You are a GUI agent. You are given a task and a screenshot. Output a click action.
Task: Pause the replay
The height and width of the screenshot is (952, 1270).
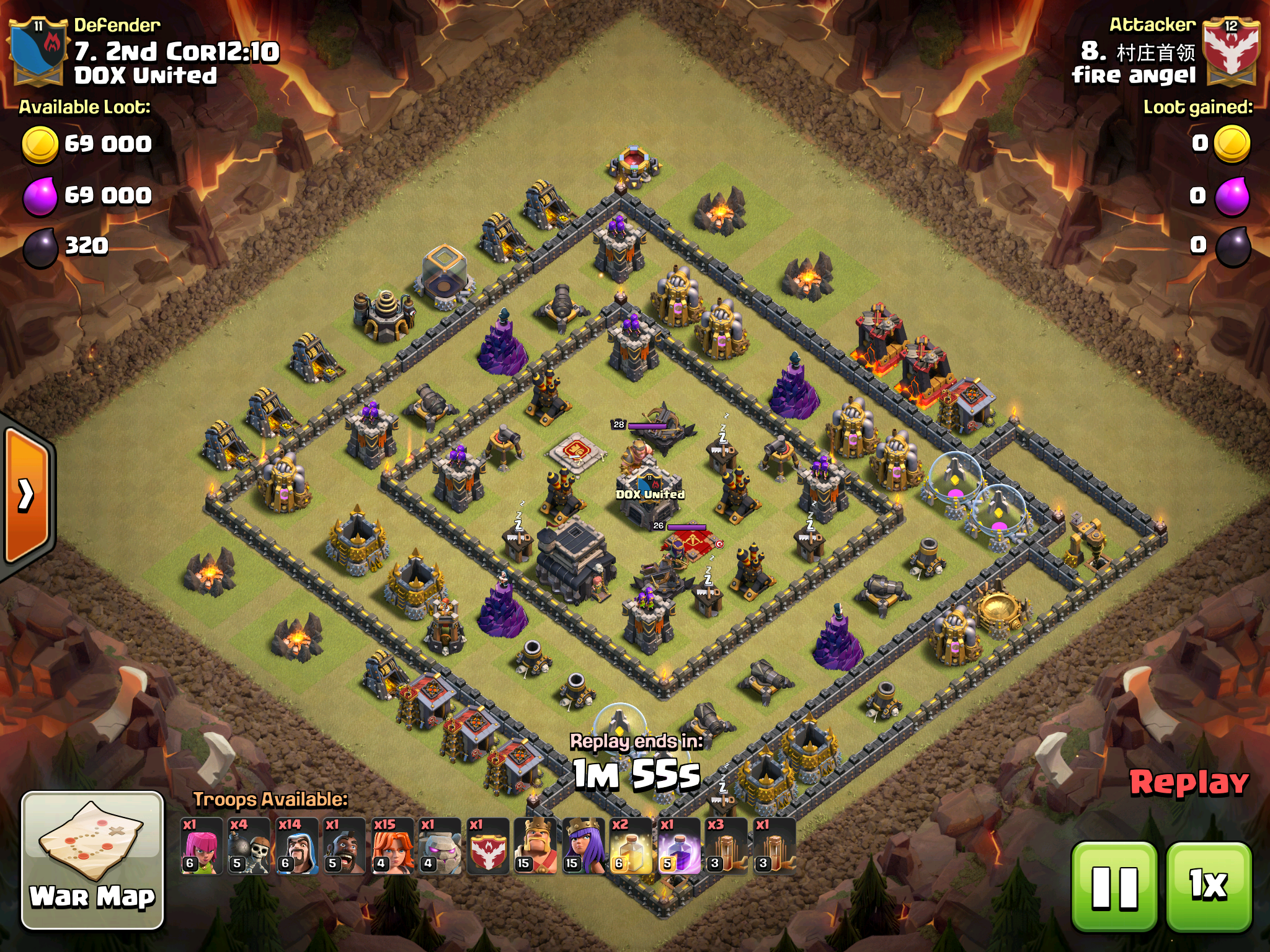coord(1114,887)
